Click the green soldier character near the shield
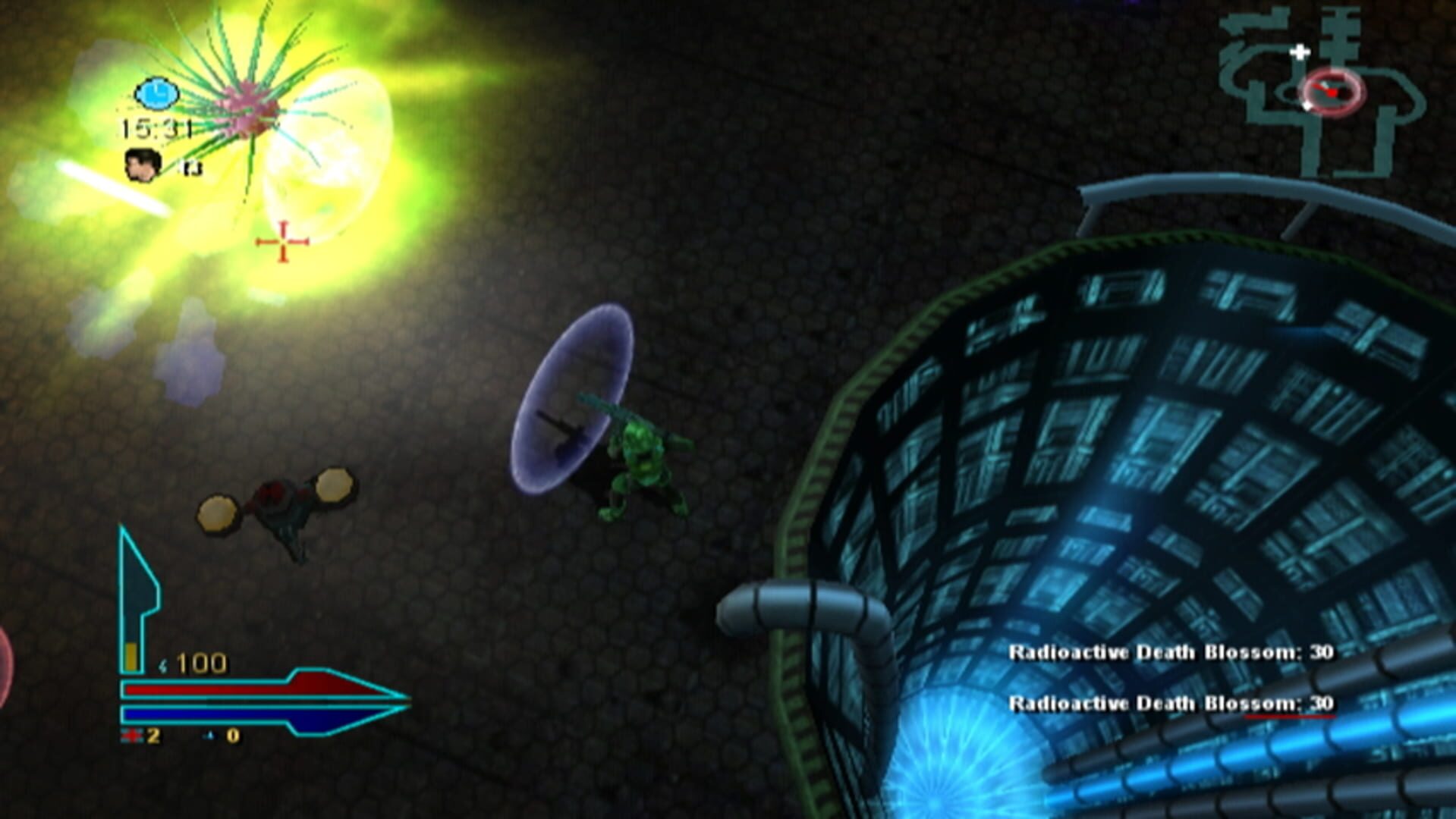 (x=641, y=455)
